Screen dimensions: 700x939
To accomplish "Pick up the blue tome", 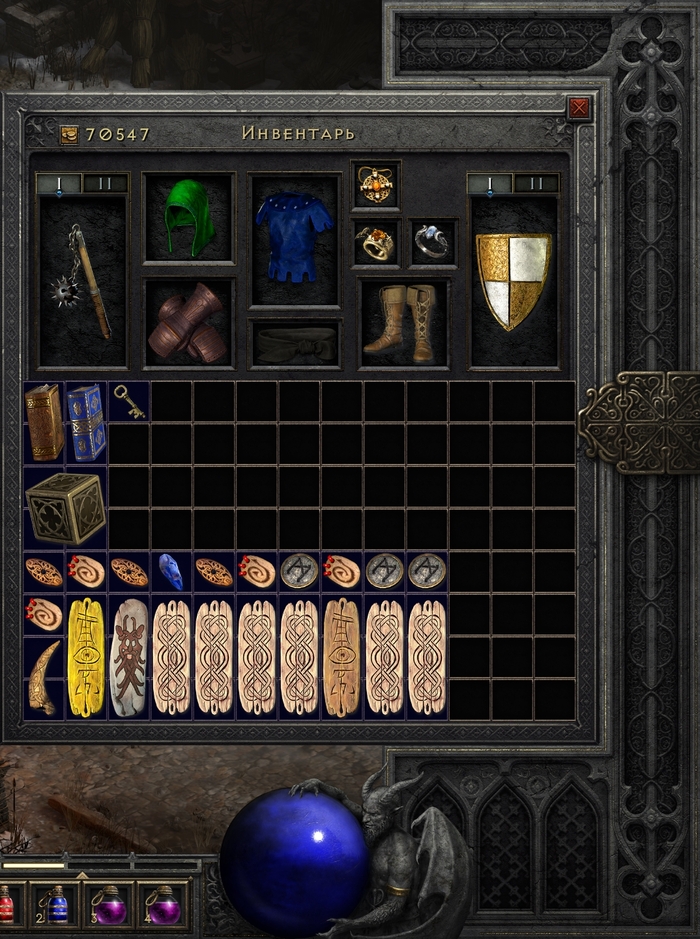I will pos(86,422).
